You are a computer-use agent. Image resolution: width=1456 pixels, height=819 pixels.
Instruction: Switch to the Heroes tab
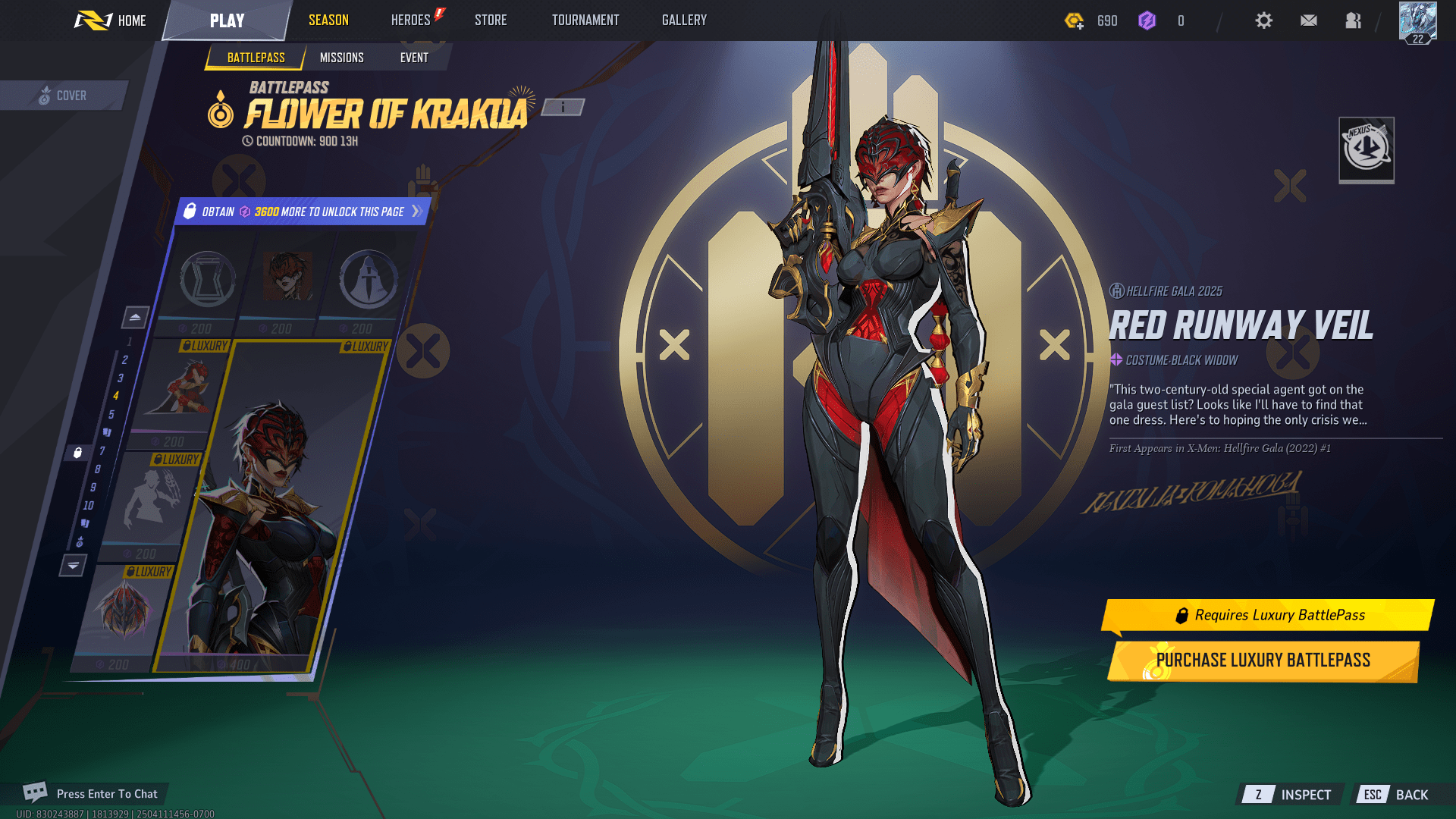411,20
